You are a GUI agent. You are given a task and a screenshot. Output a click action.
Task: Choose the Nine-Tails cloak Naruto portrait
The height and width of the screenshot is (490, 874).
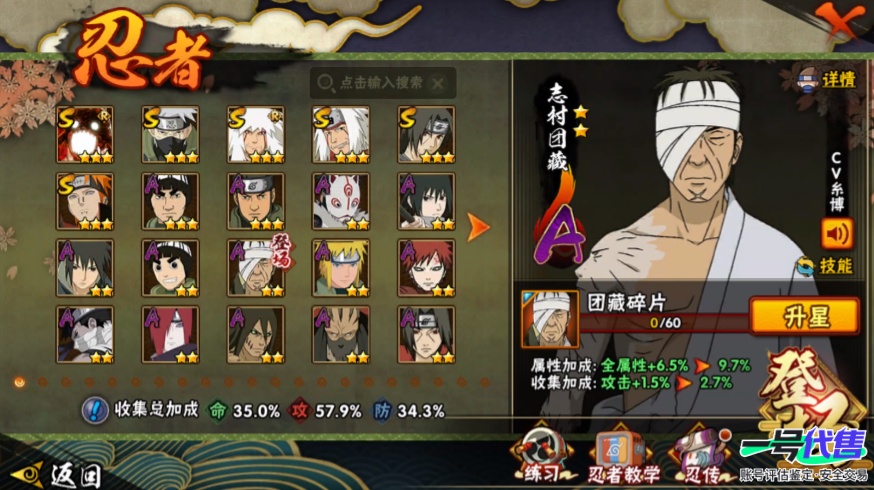coord(85,134)
